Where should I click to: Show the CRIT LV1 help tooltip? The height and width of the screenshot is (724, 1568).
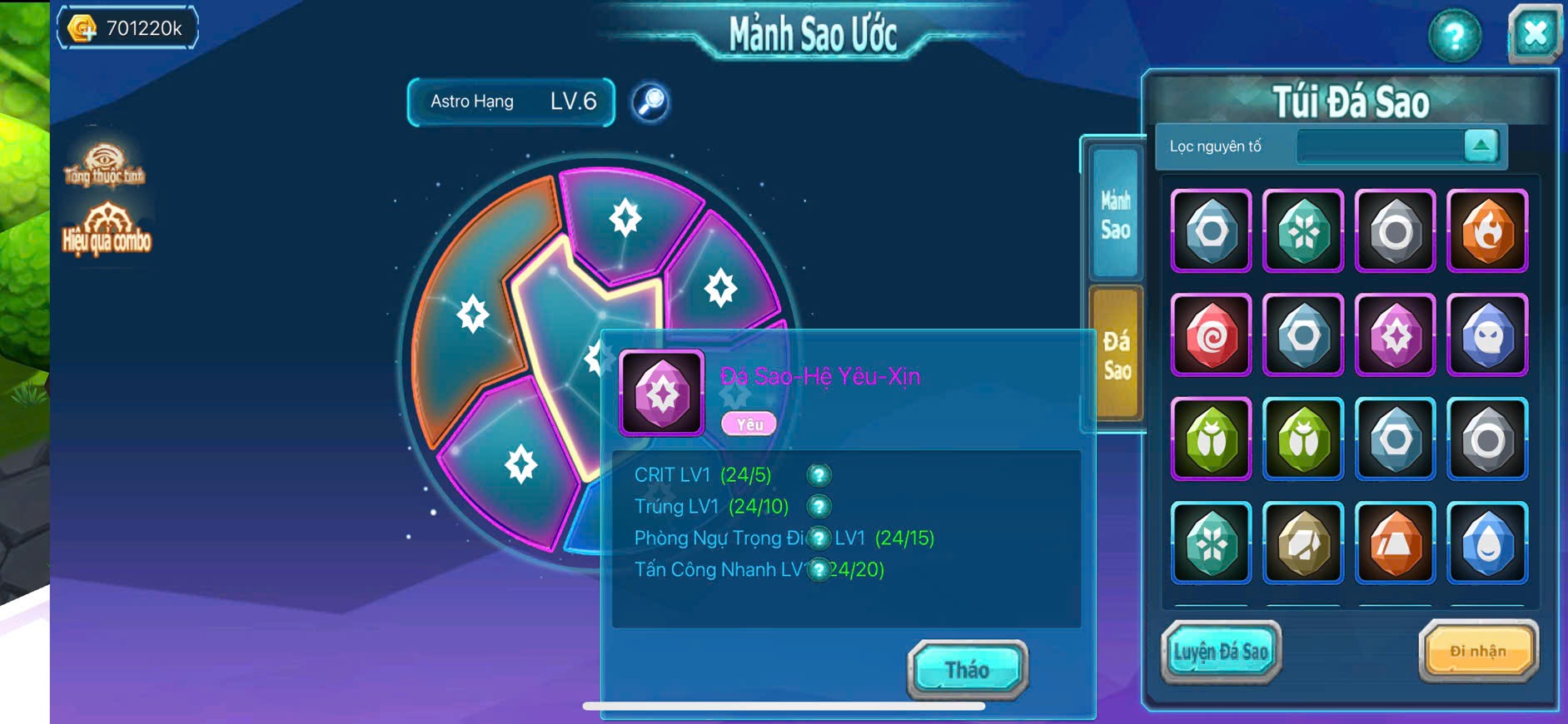coord(819,475)
